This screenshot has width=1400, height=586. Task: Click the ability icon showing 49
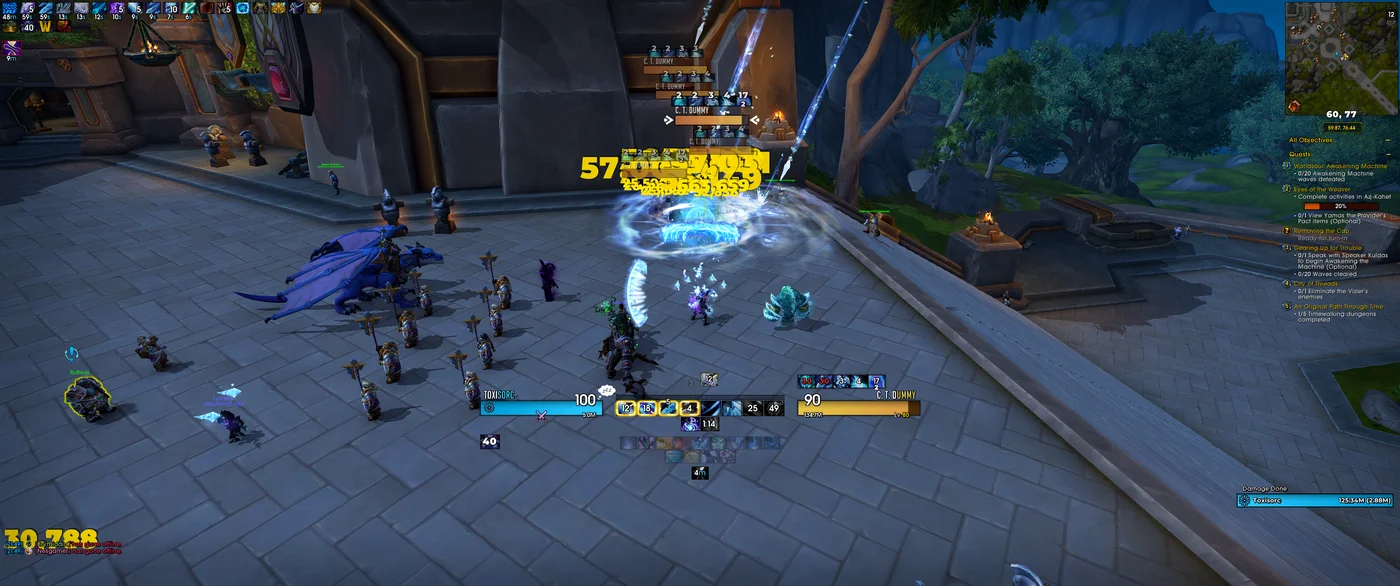773,408
